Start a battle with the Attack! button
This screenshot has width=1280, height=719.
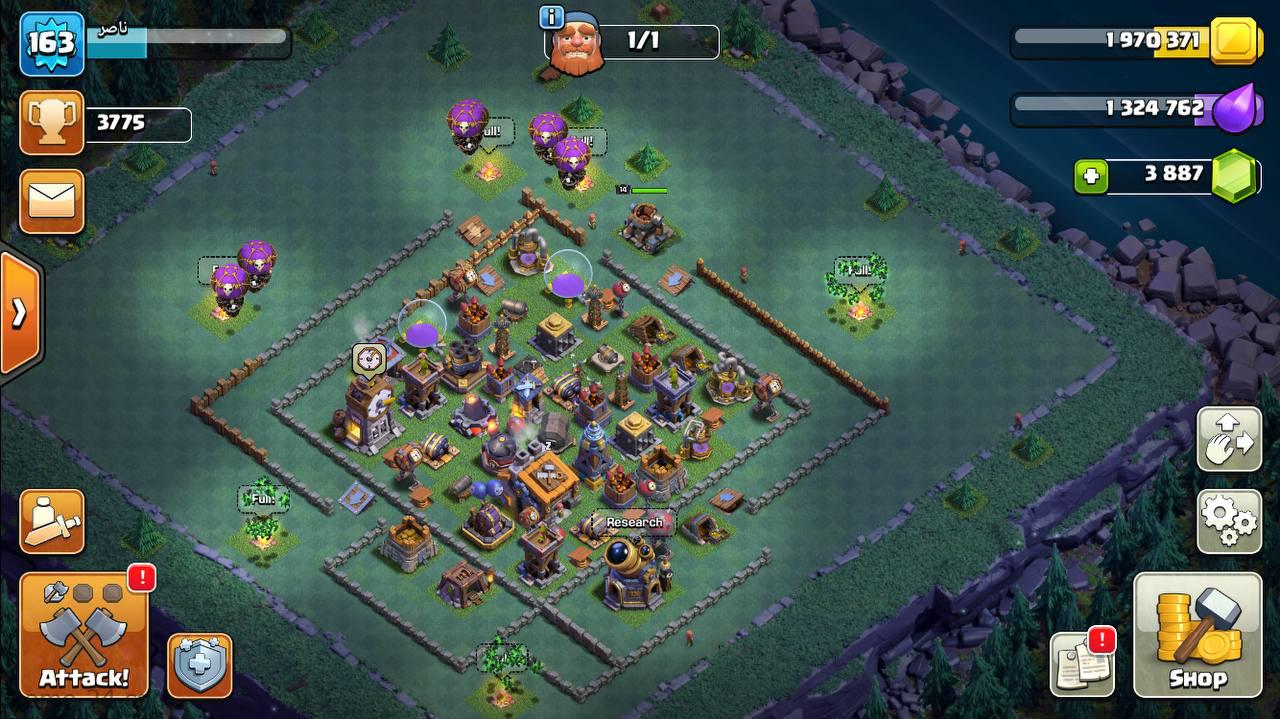pos(83,637)
